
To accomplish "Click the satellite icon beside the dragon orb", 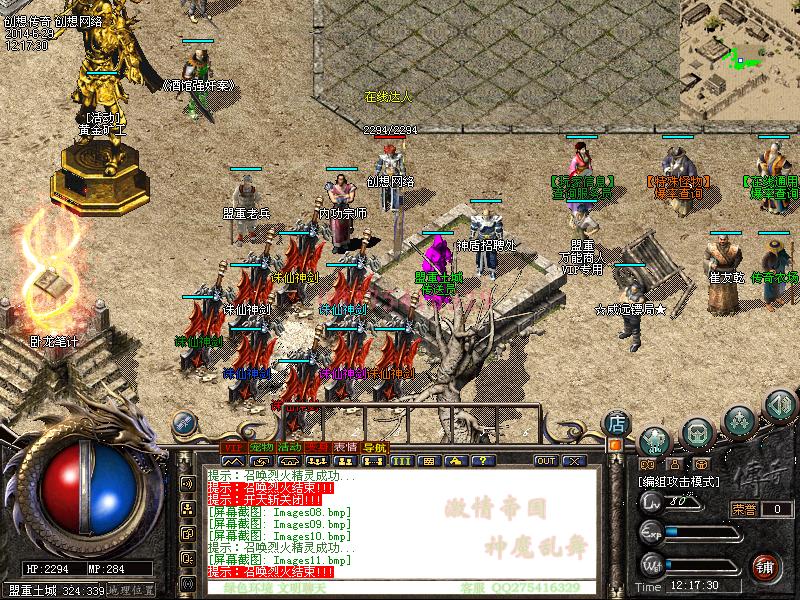I will click(x=184, y=424).
